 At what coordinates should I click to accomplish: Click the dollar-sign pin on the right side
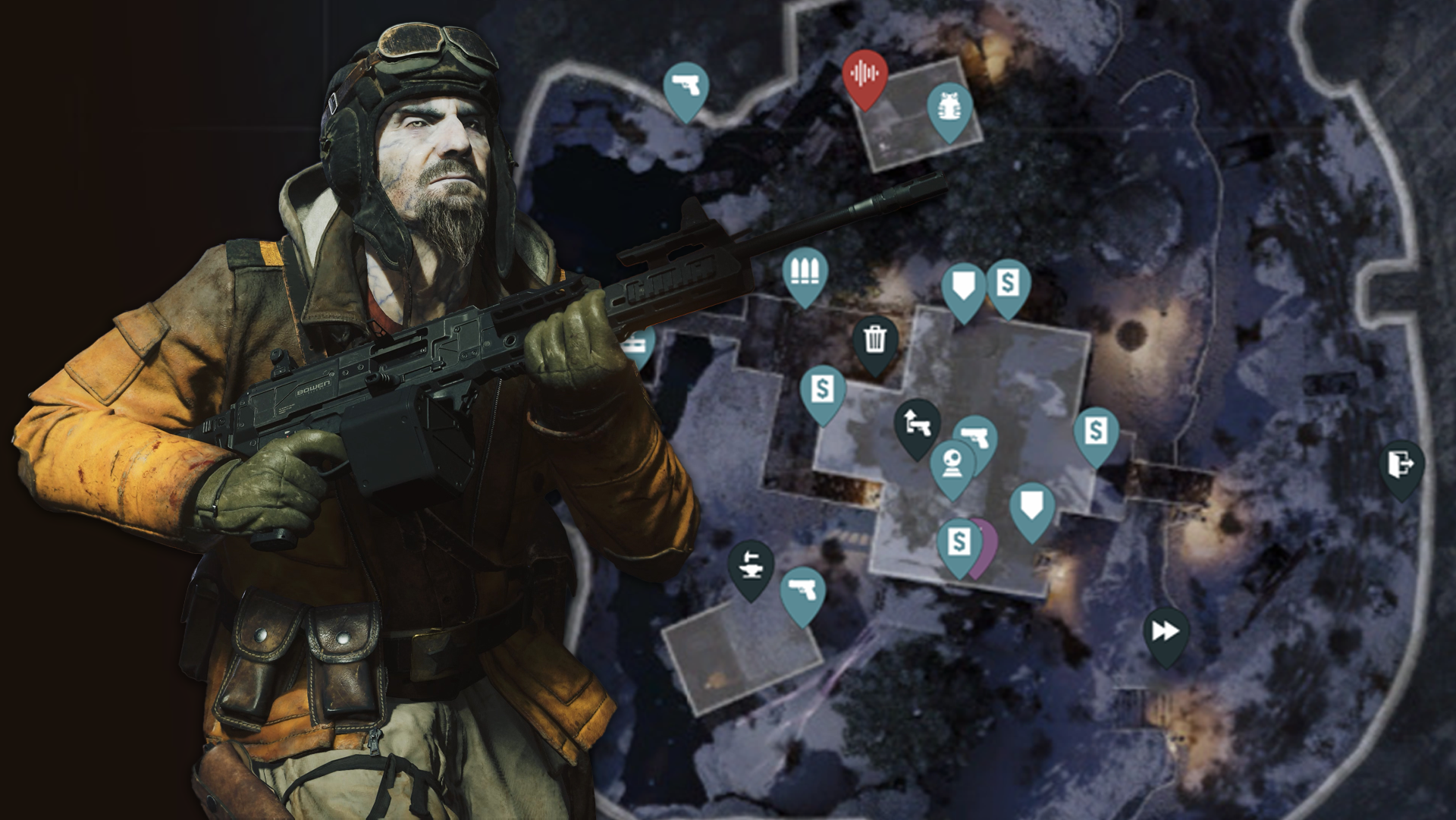coord(1094,431)
